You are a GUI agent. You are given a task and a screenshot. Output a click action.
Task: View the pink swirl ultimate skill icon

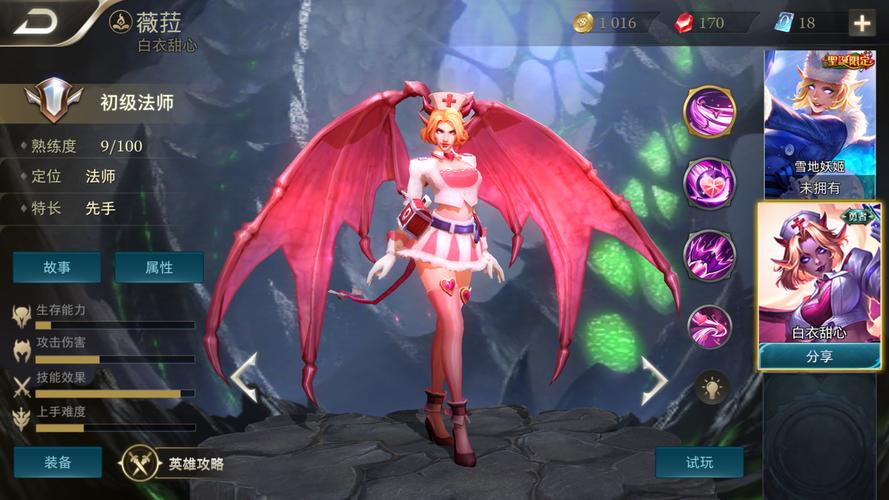709,325
